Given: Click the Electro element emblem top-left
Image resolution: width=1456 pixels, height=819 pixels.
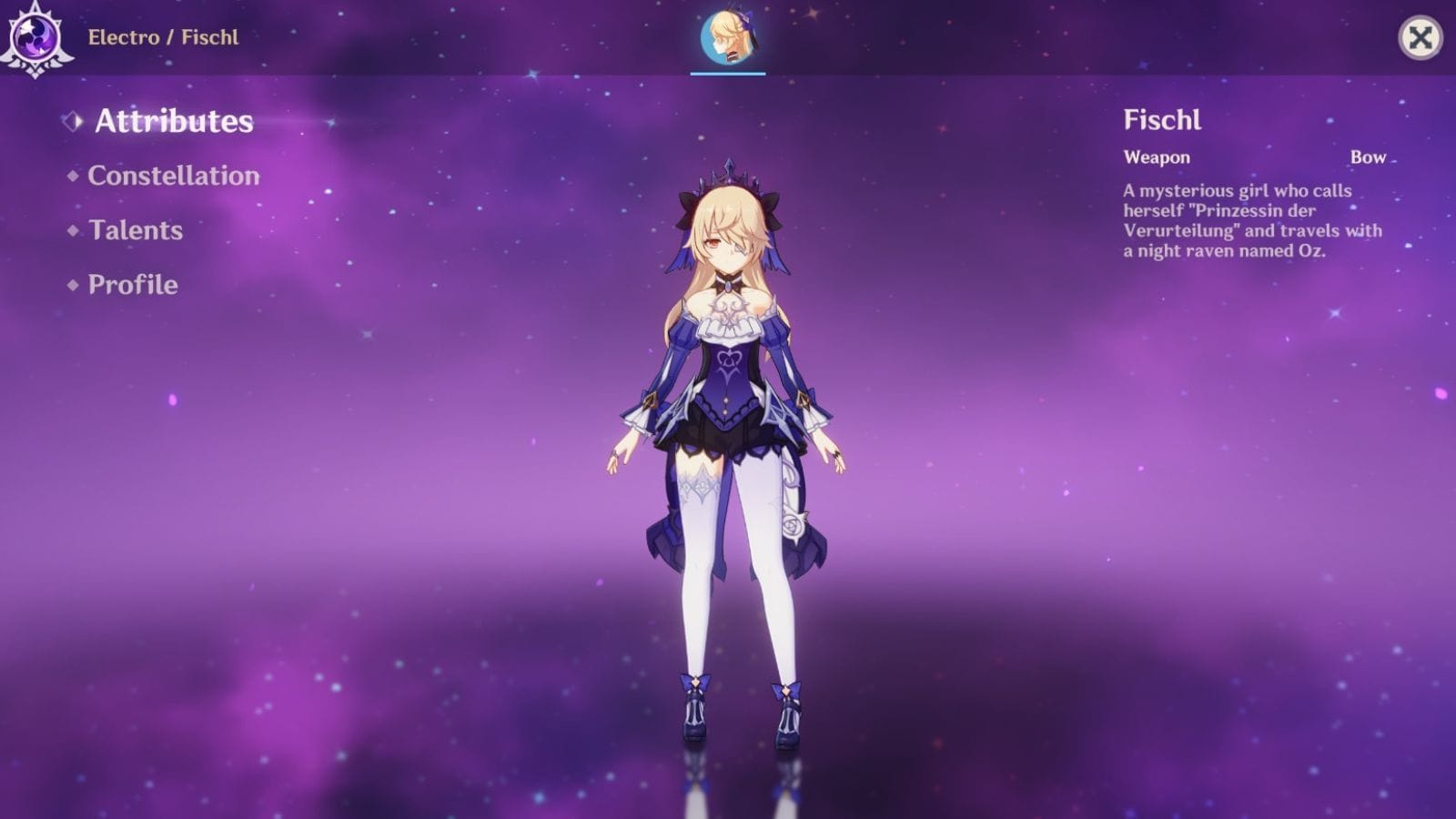Looking at the screenshot, I should (x=33, y=37).
